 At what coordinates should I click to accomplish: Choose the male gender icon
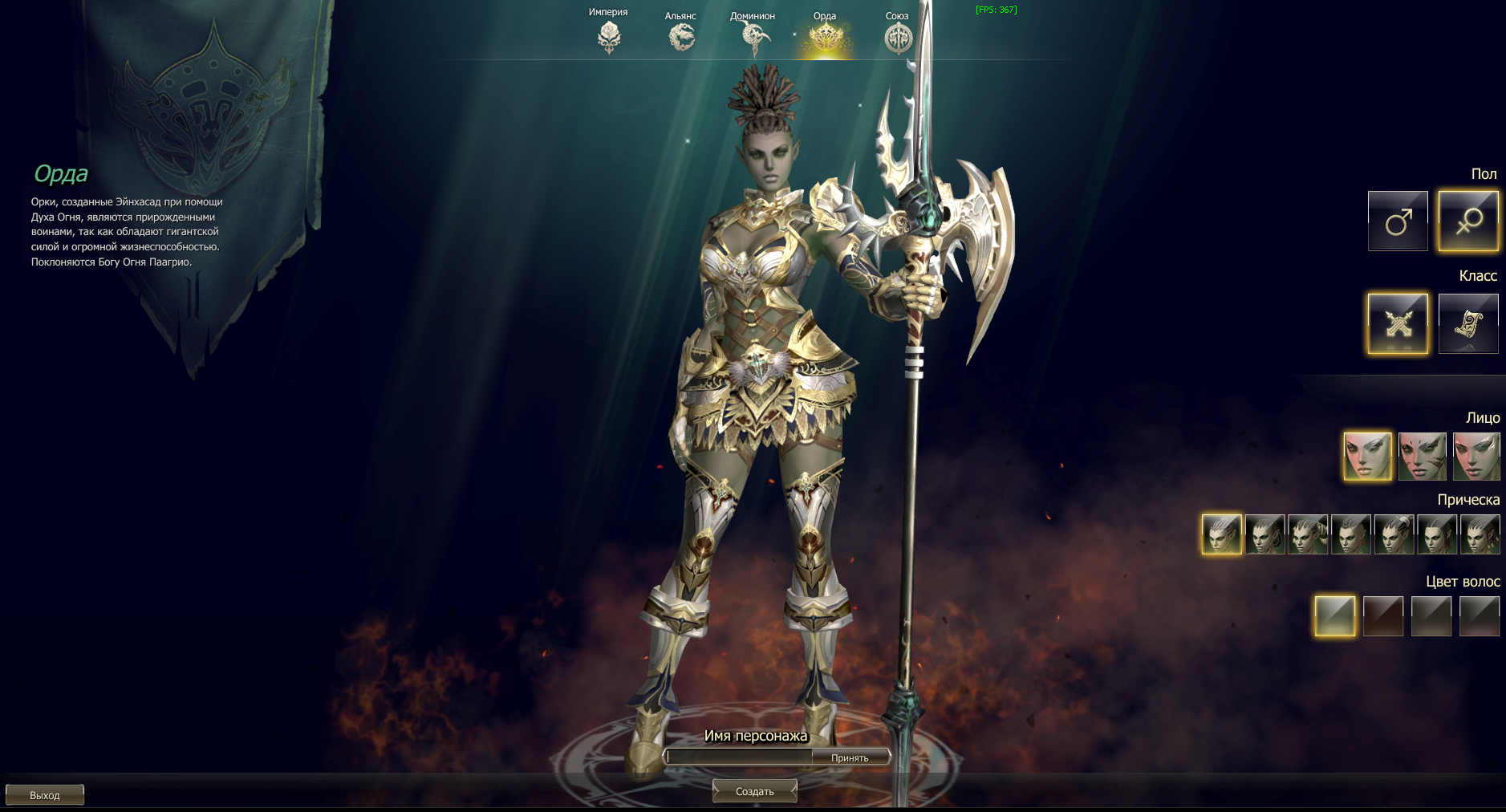[1398, 221]
